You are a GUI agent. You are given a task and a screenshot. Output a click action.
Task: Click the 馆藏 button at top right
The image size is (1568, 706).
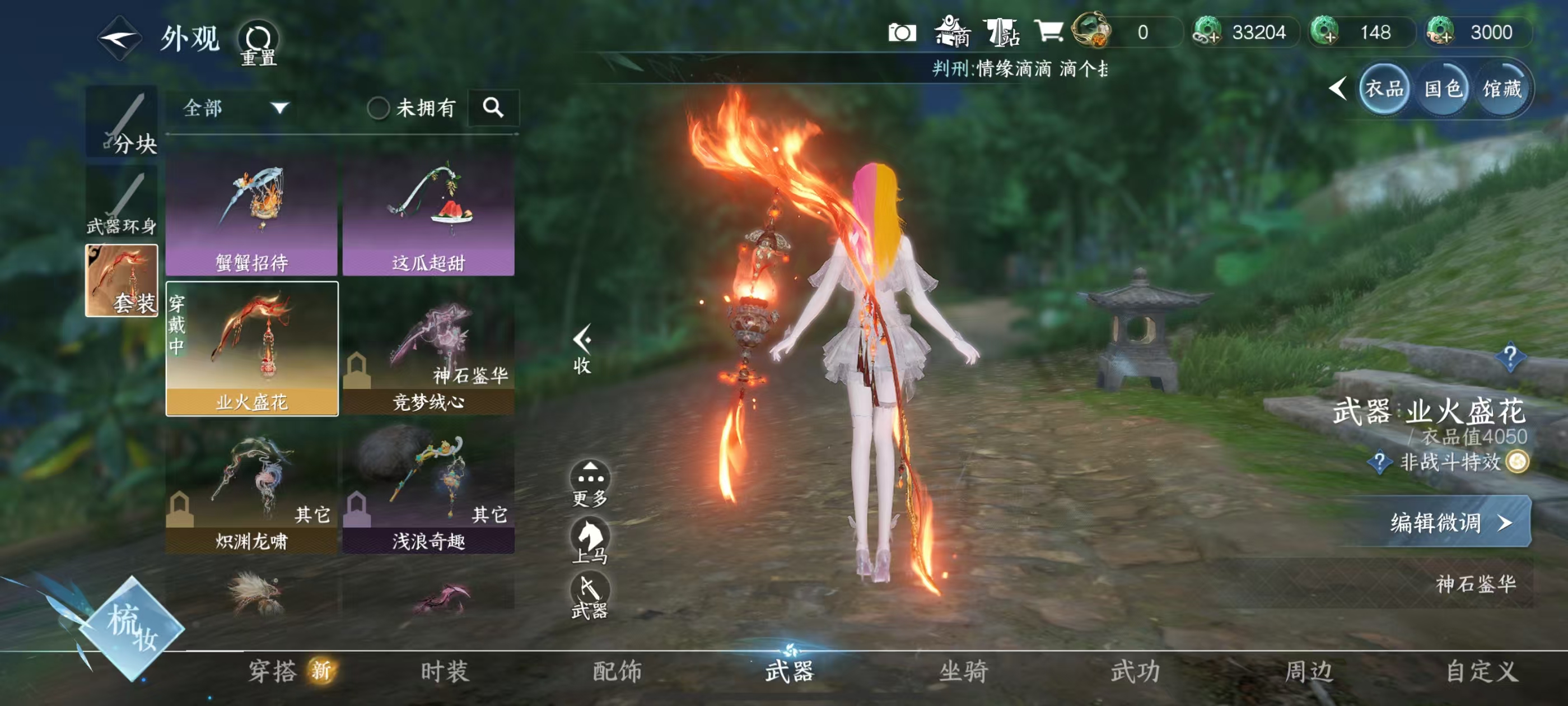1504,89
